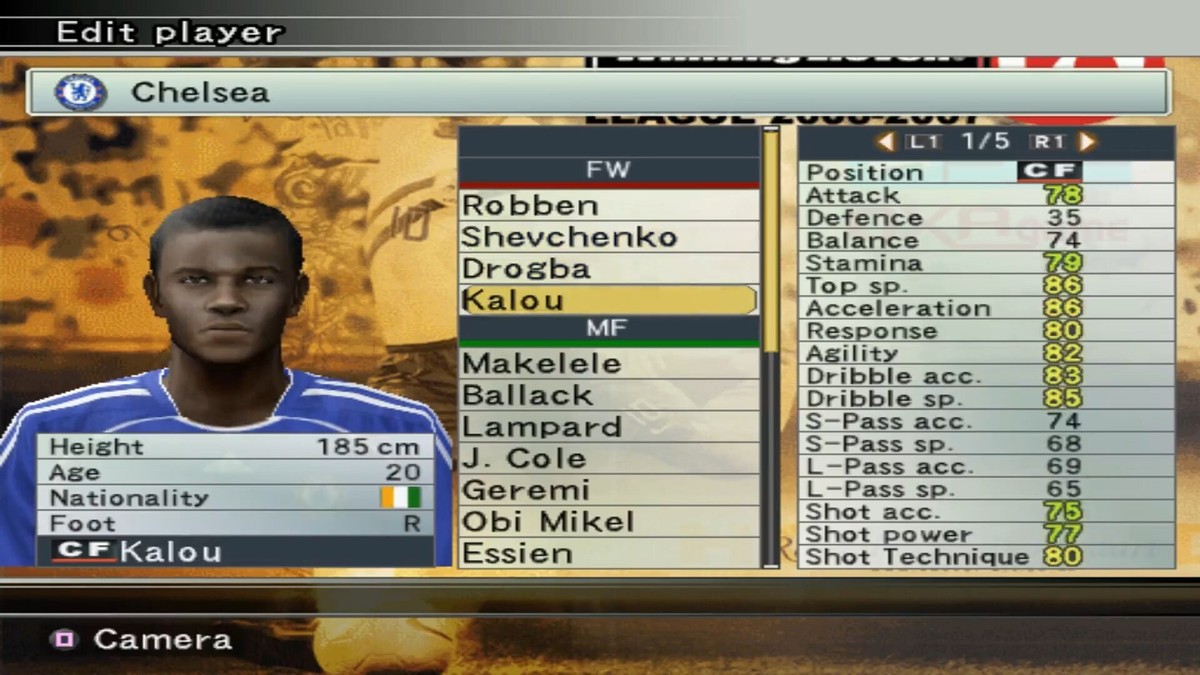Select Robben in the player list
This screenshot has height=675, width=1200.
point(608,205)
